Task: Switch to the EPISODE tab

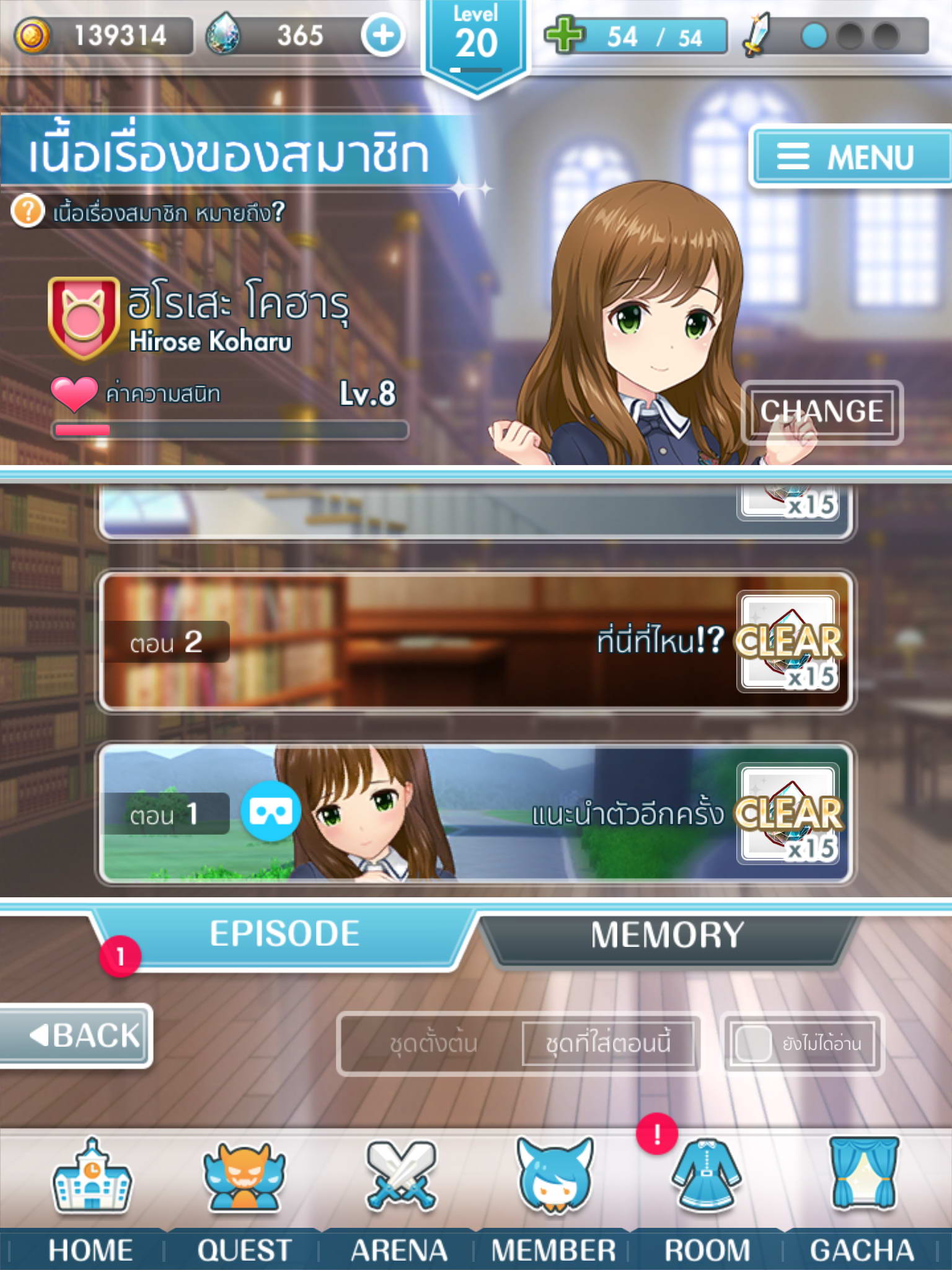Action: (284, 935)
